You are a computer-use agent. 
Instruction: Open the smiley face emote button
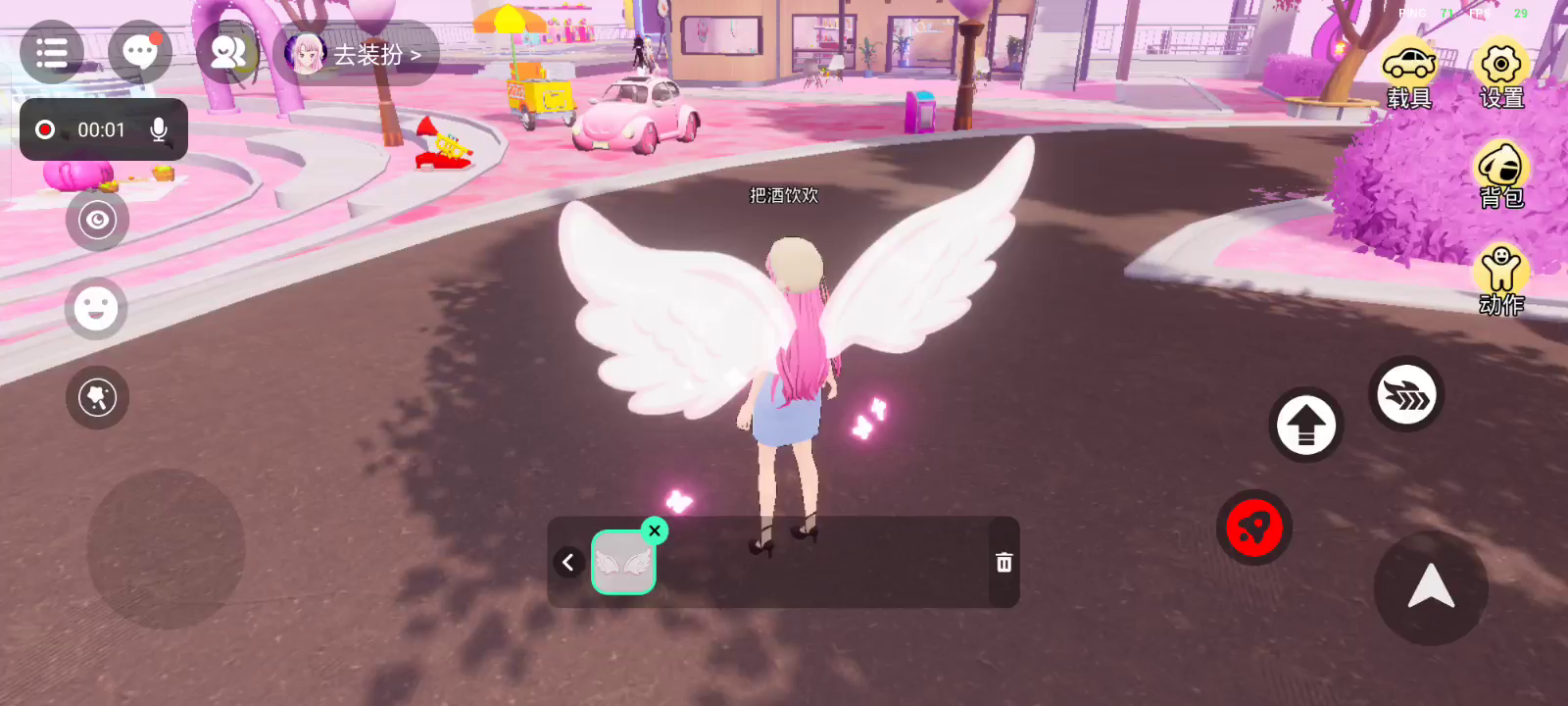(96, 309)
